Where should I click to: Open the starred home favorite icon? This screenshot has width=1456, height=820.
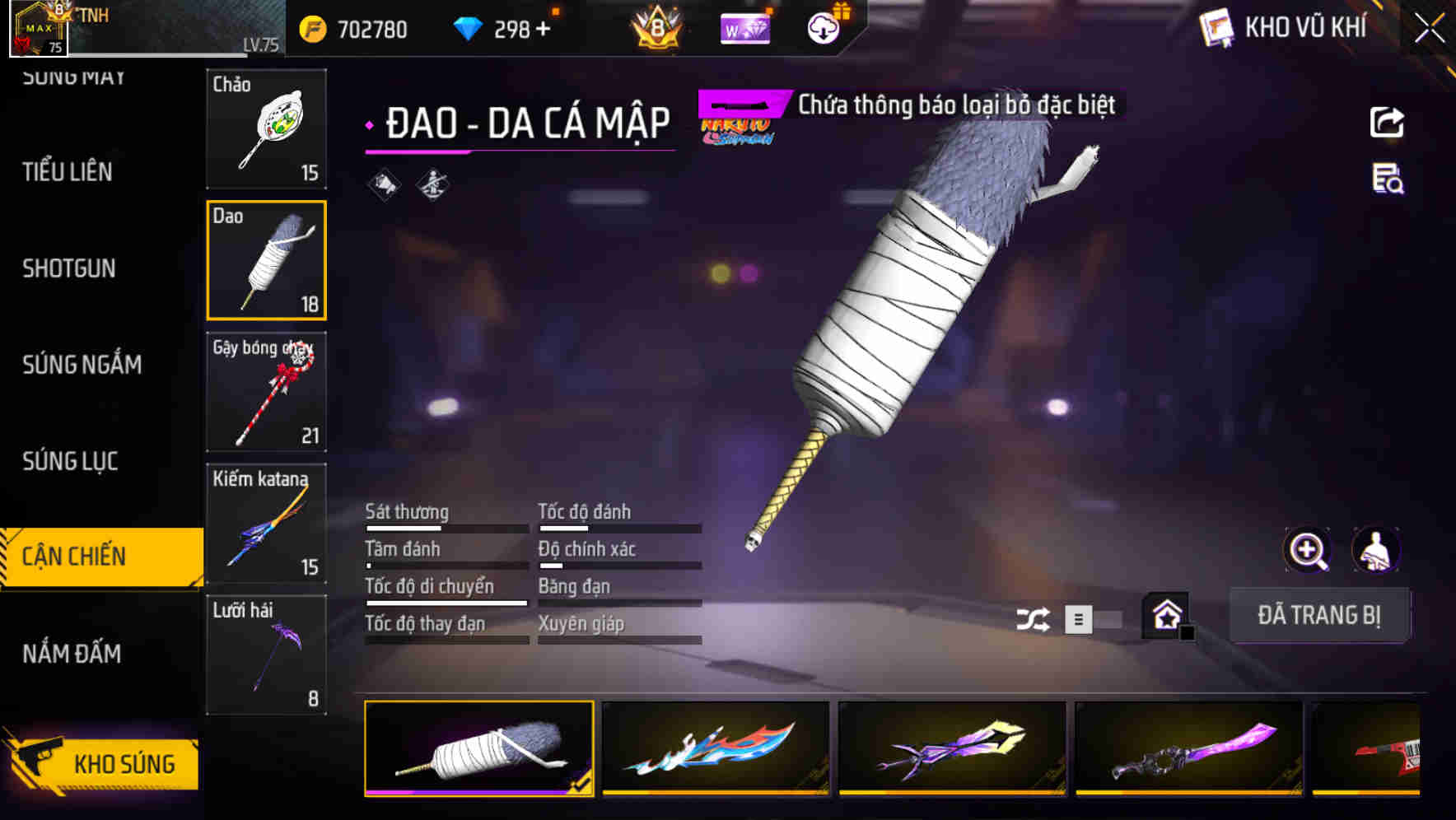point(1166,615)
